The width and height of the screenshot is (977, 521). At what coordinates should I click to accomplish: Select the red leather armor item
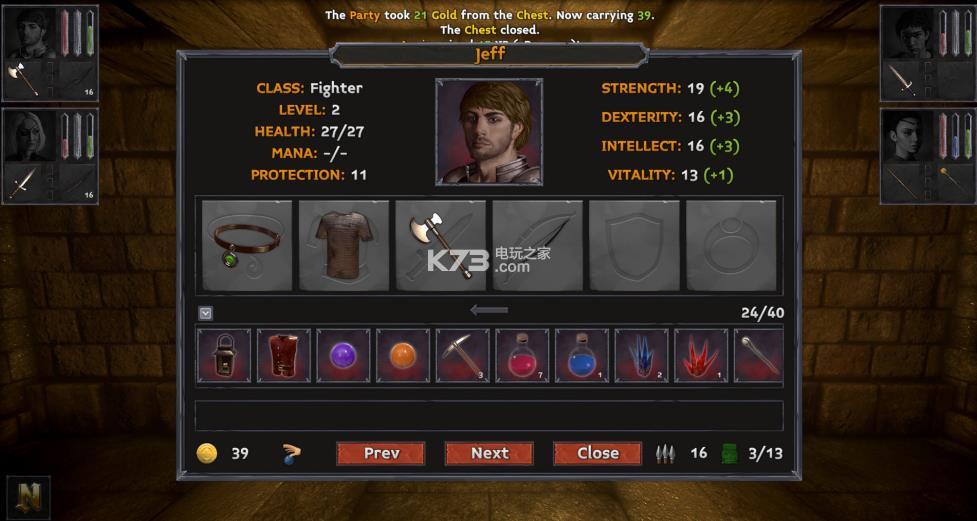[x=284, y=355]
